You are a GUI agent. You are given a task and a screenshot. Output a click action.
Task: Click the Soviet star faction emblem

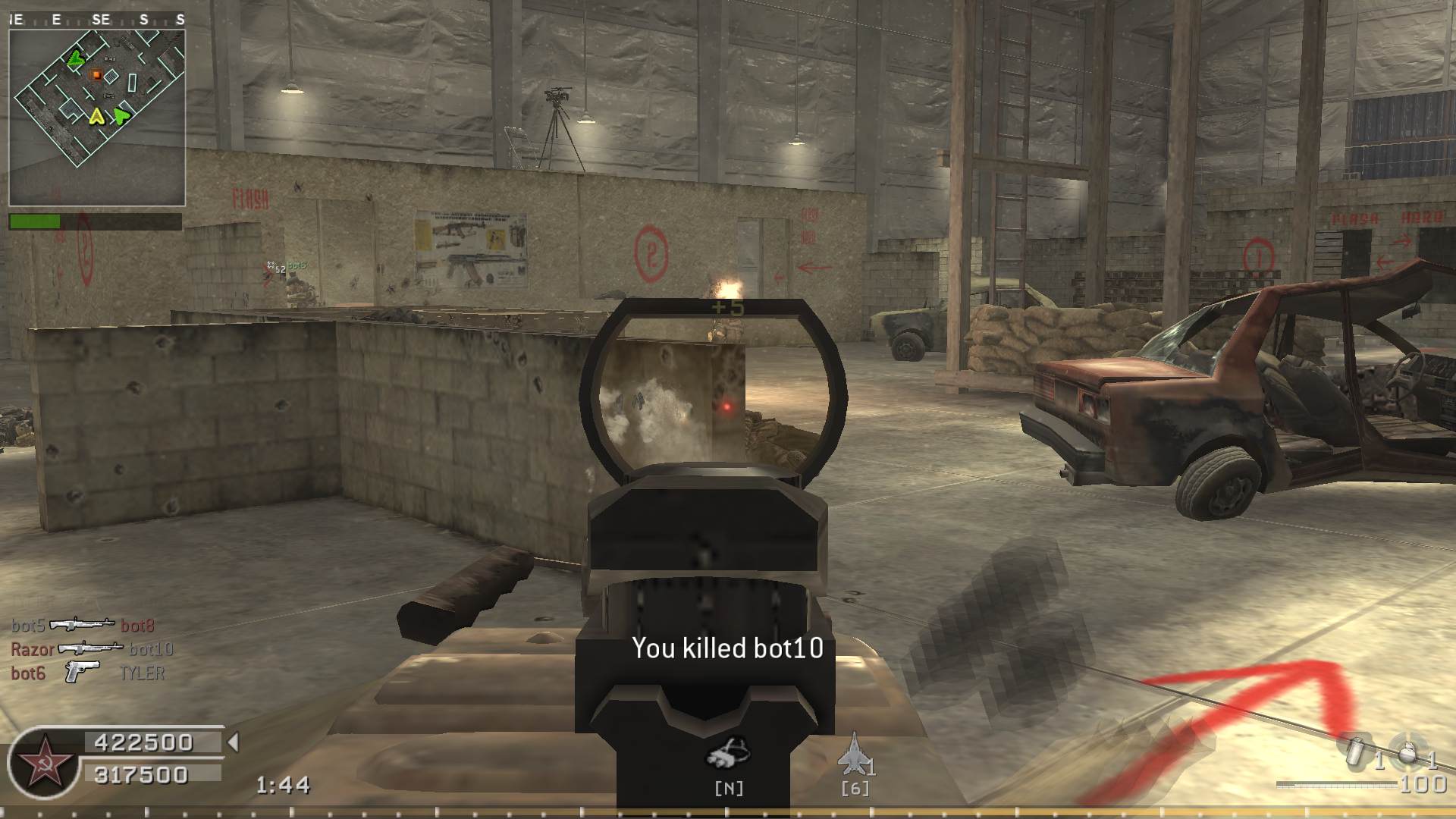point(44,764)
